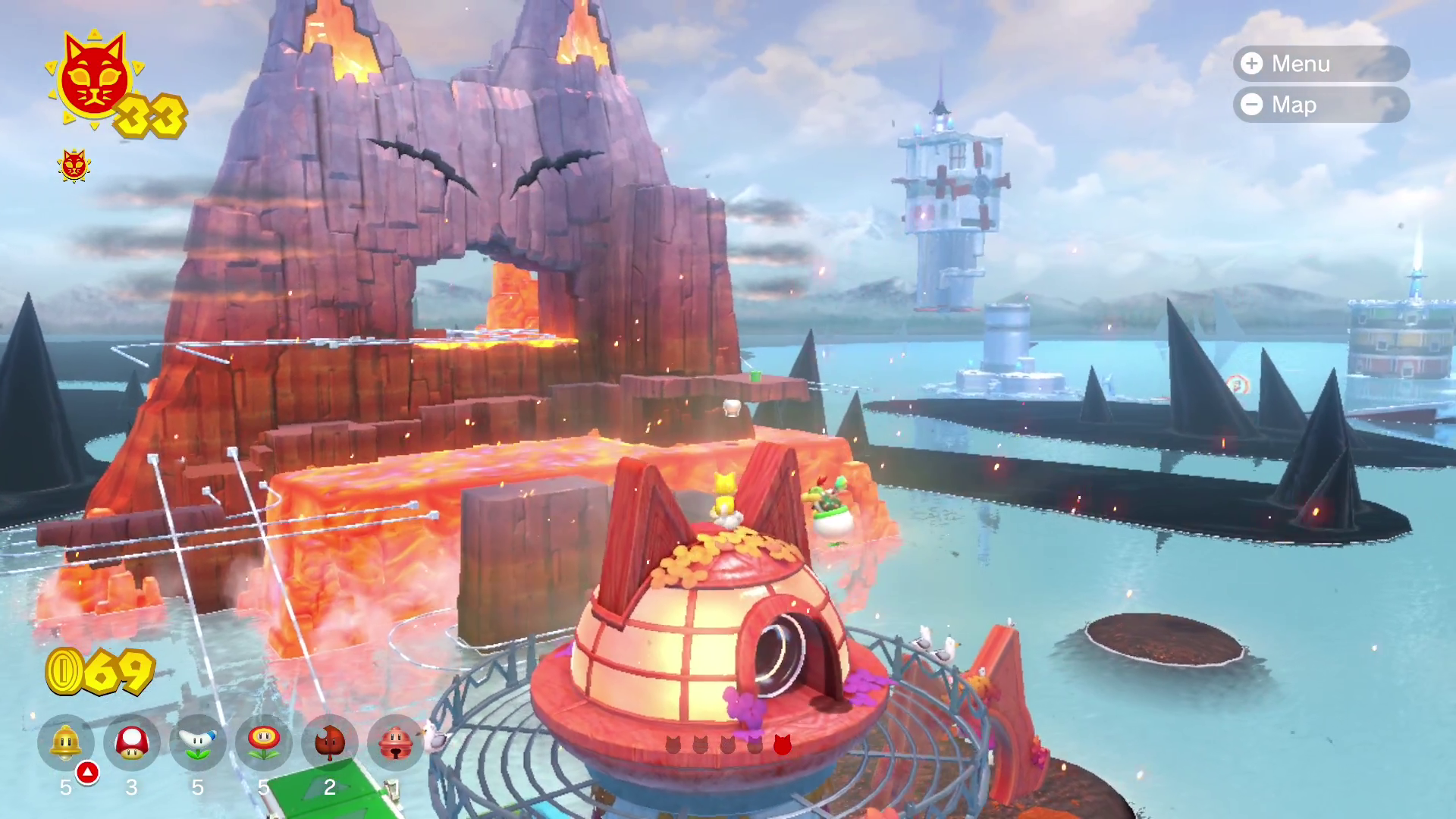Choose the Boomerang Flower slot

(x=198, y=742)
